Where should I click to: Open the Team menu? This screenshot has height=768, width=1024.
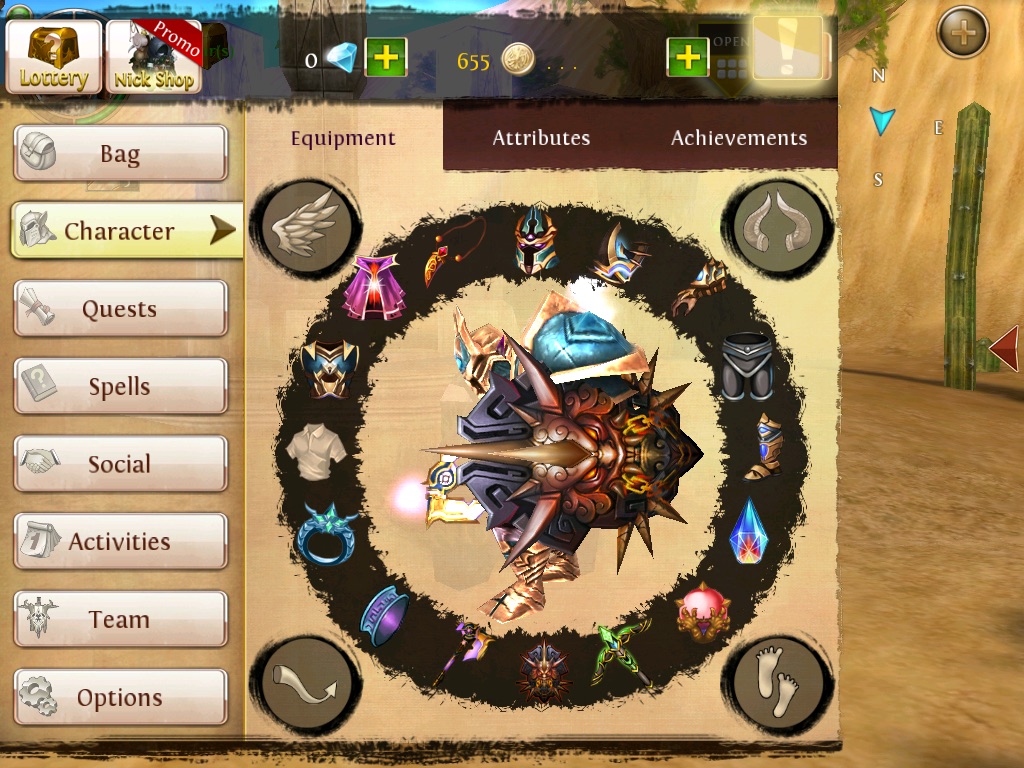(x=120, y=620)
